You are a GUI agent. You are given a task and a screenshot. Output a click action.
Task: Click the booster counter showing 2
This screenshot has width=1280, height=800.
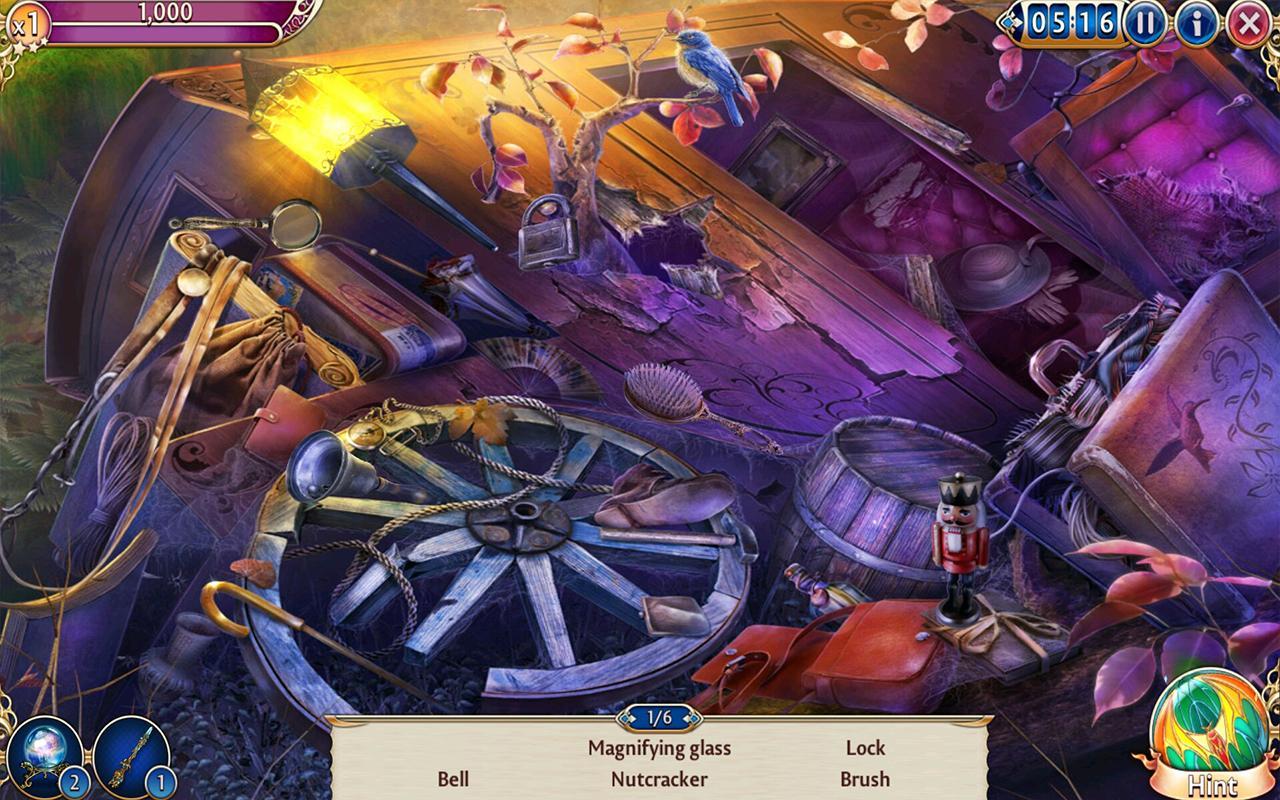click(x=74, y=784)
